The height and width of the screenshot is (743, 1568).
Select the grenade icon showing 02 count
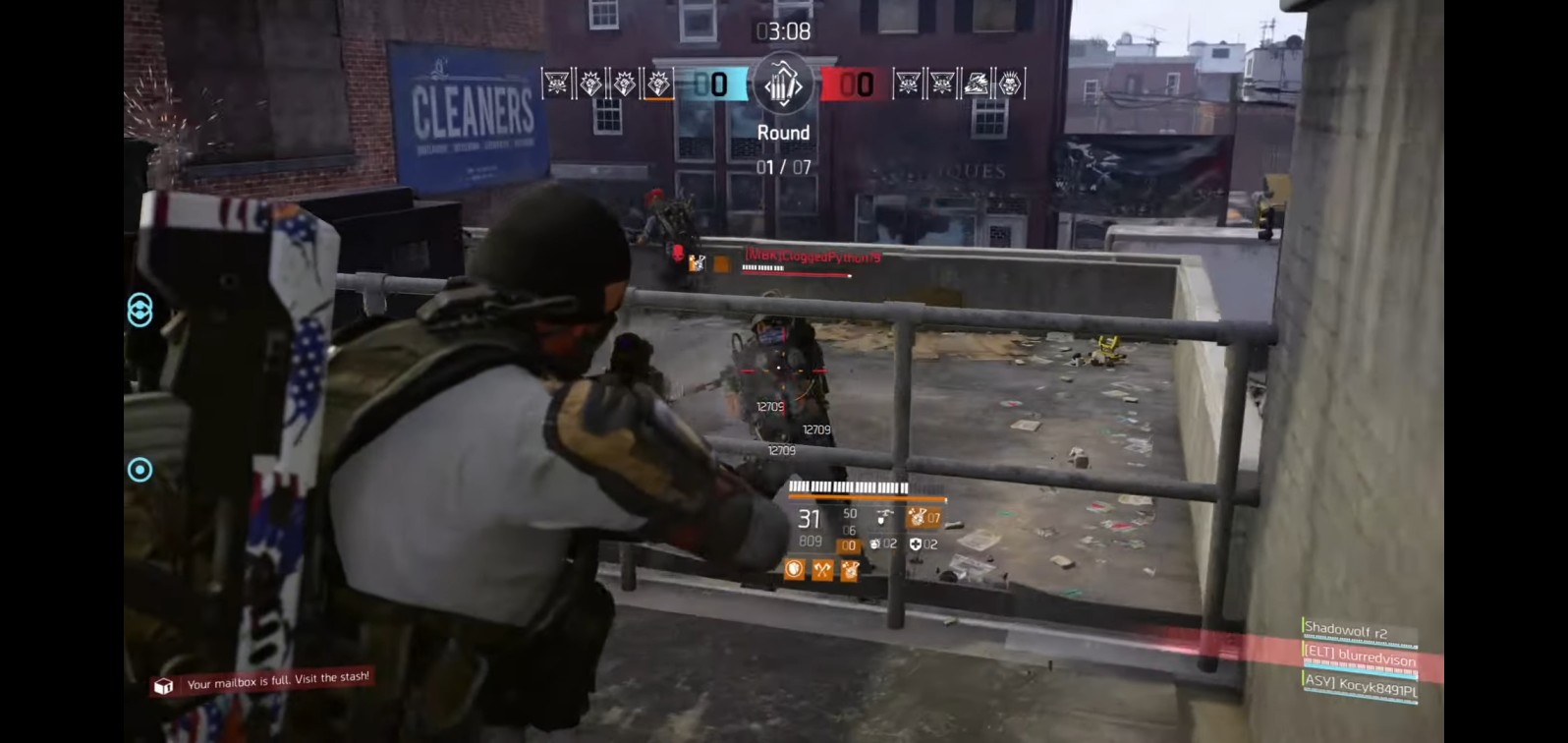(875, 543)
